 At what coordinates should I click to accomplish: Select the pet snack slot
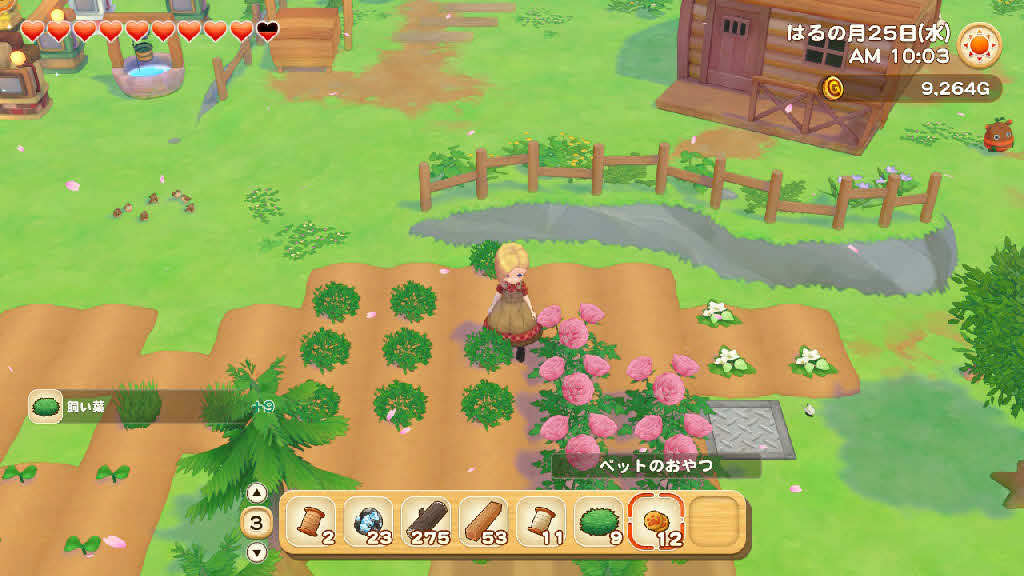click(657, 522)
